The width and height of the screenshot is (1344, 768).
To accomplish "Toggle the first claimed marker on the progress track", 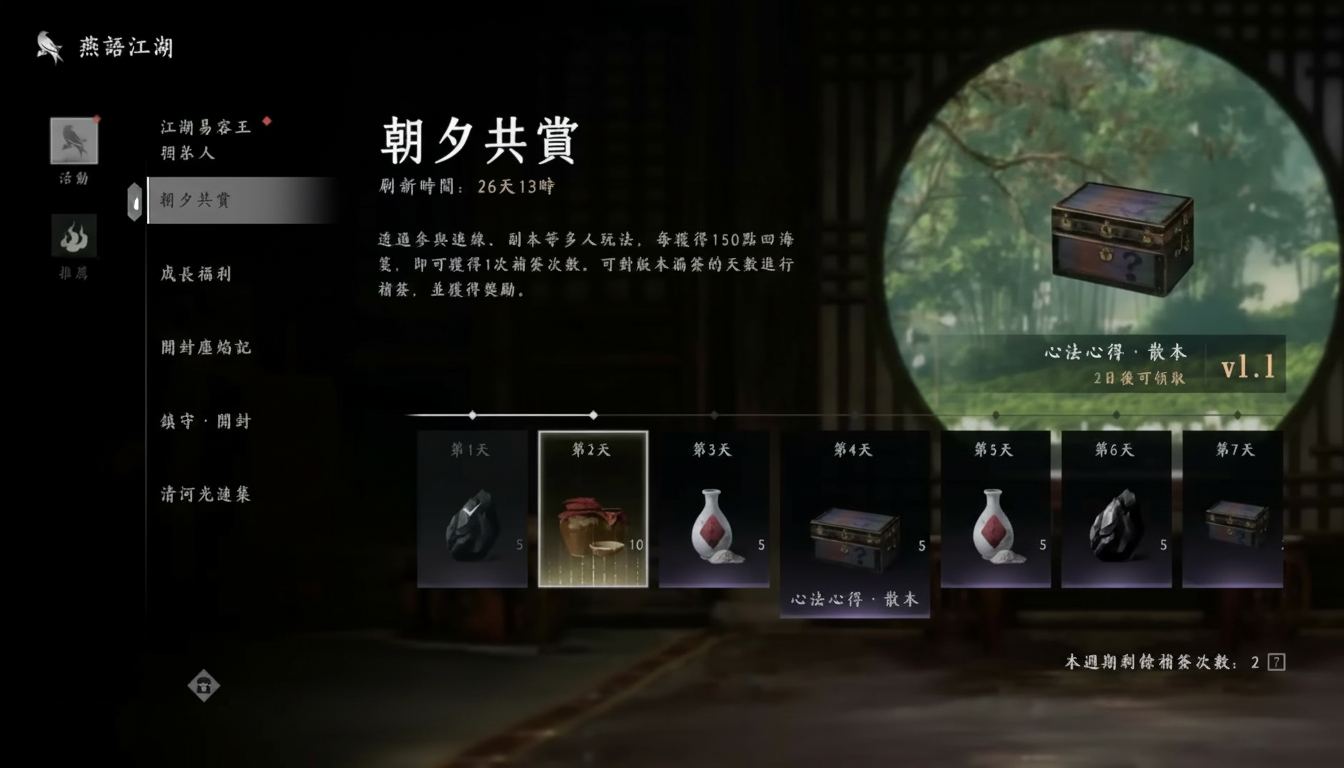I will pos(472,413).
